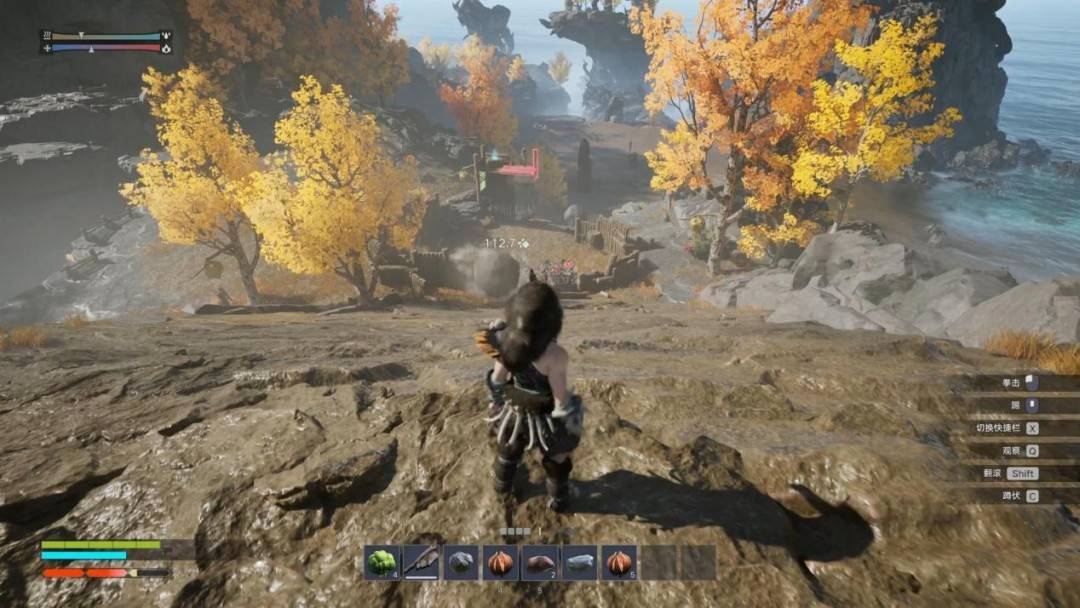
Task: Select the green leafy plant hotbar slot
Action: pos(381,563)
